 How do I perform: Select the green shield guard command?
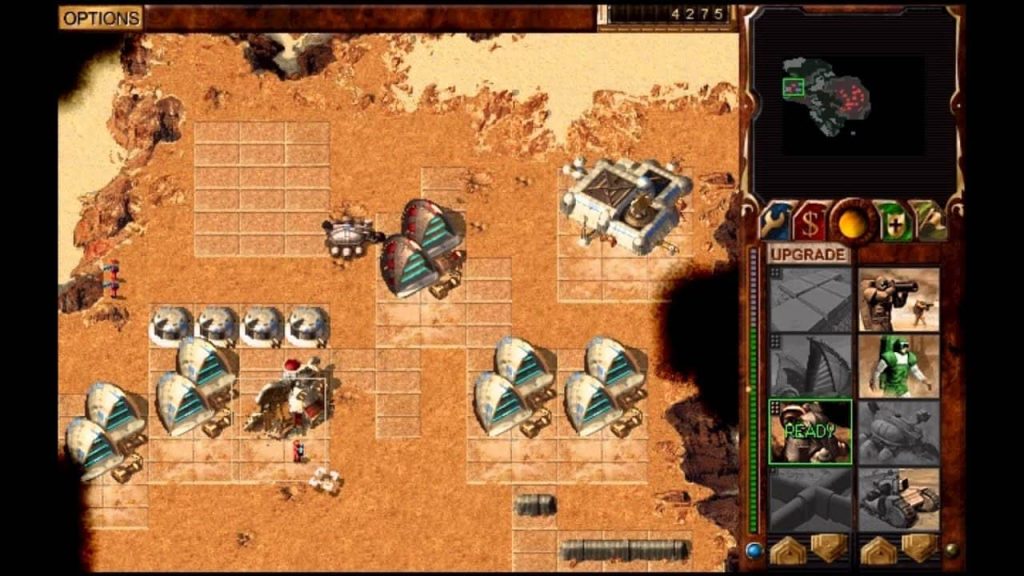coord(891,220)
